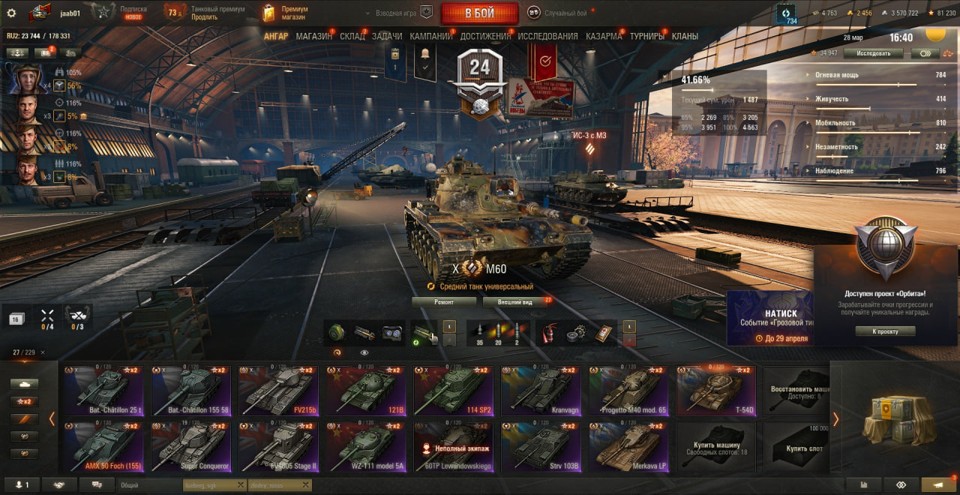Screen dimensions: 960x495
Task: Select the FV215b tank in the carousel
Action: click(x=277, y=391)
